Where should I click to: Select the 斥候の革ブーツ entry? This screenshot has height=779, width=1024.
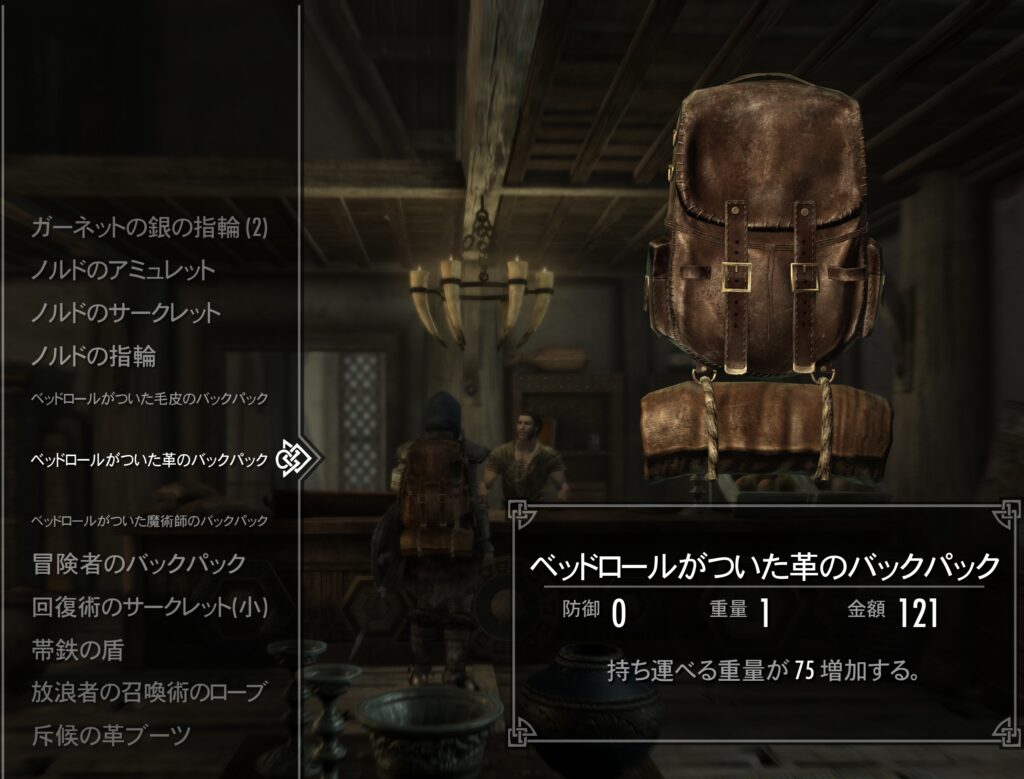tap(110, 736)
